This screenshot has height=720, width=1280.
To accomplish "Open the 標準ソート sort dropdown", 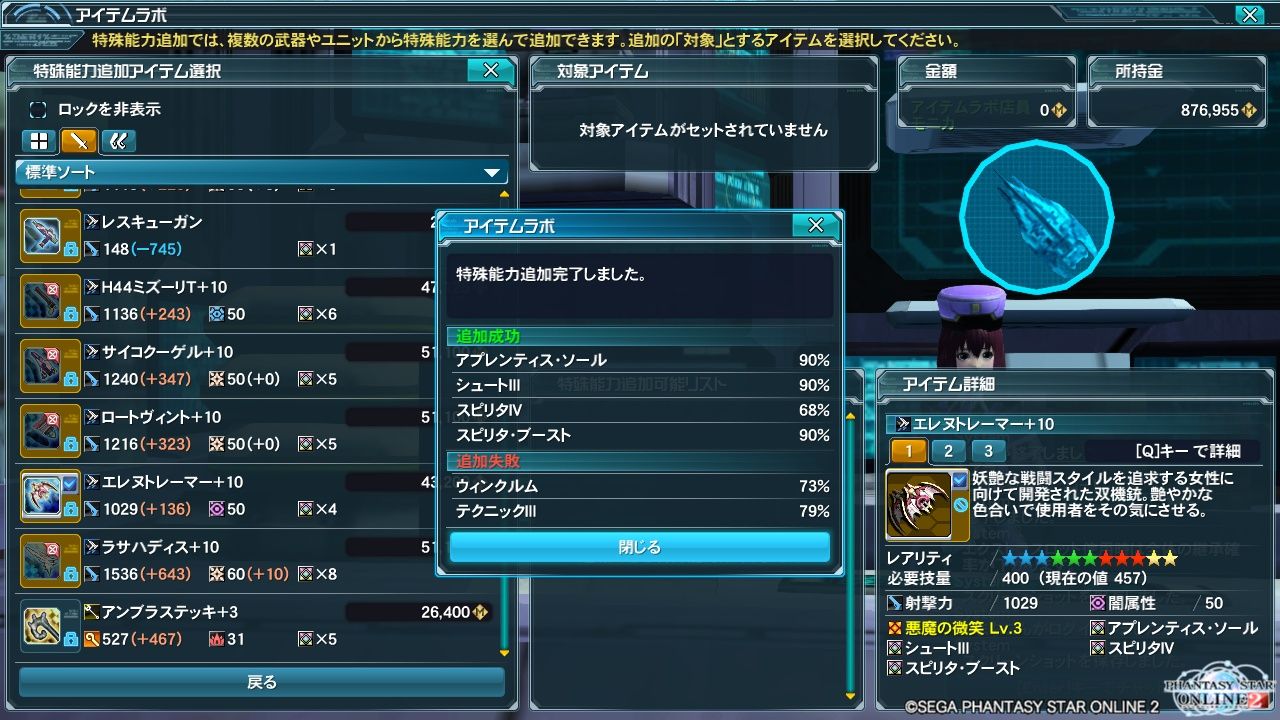I will [x=260, y=170].
